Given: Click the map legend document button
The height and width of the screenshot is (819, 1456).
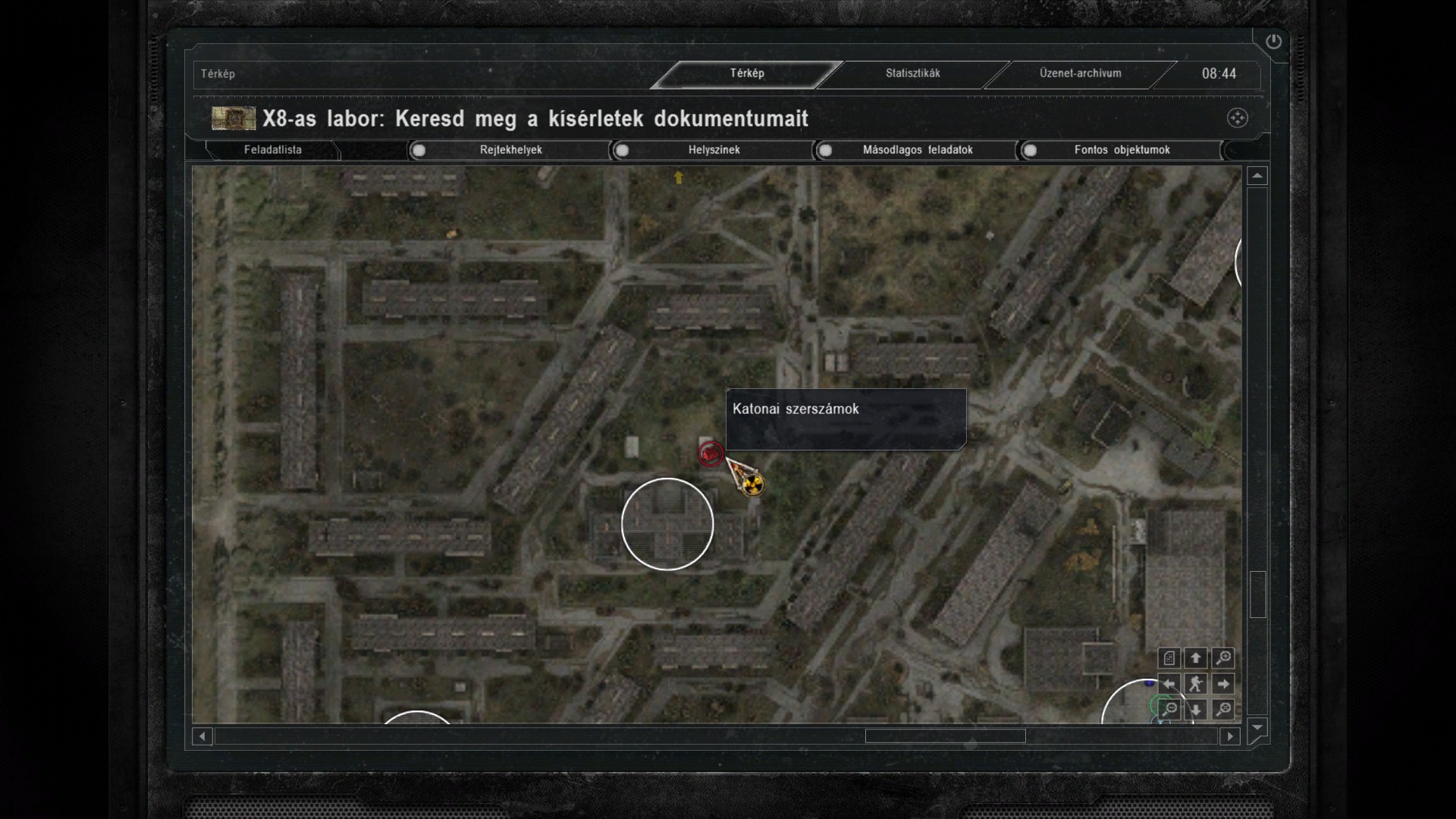Looking at the screenshot, I should [x=1169, y=658].
